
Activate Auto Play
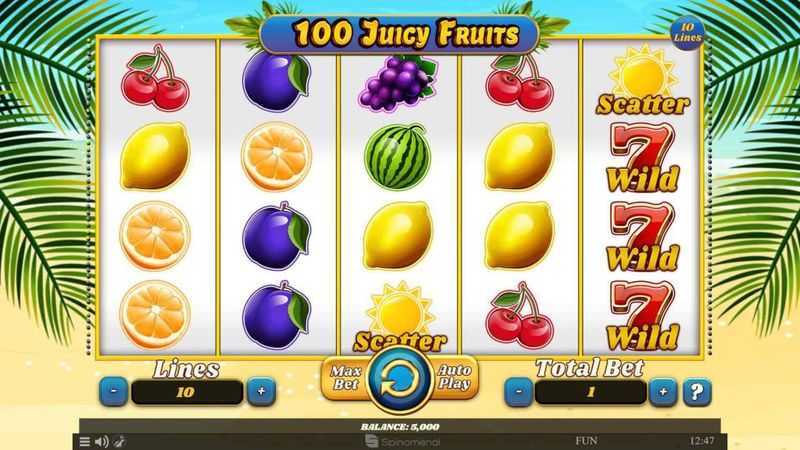(x=455, y=377)
